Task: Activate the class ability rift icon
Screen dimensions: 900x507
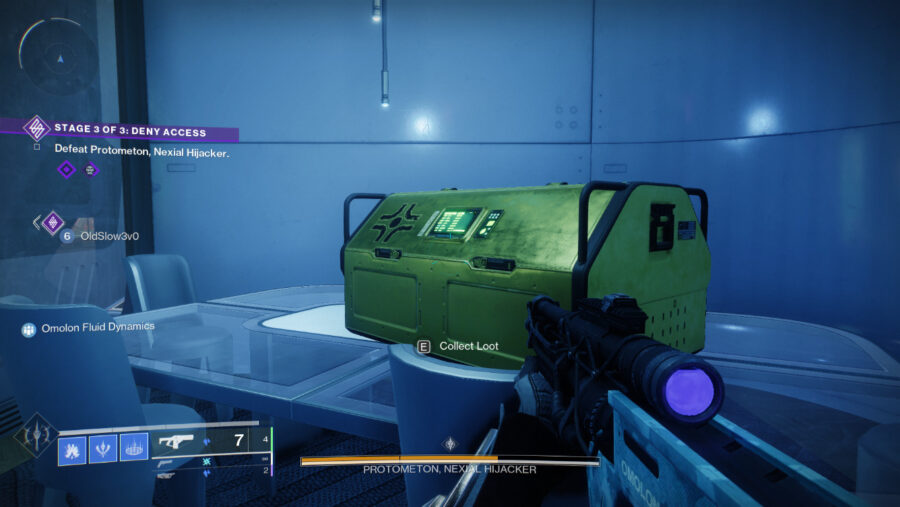Action: tap(134, 448)
